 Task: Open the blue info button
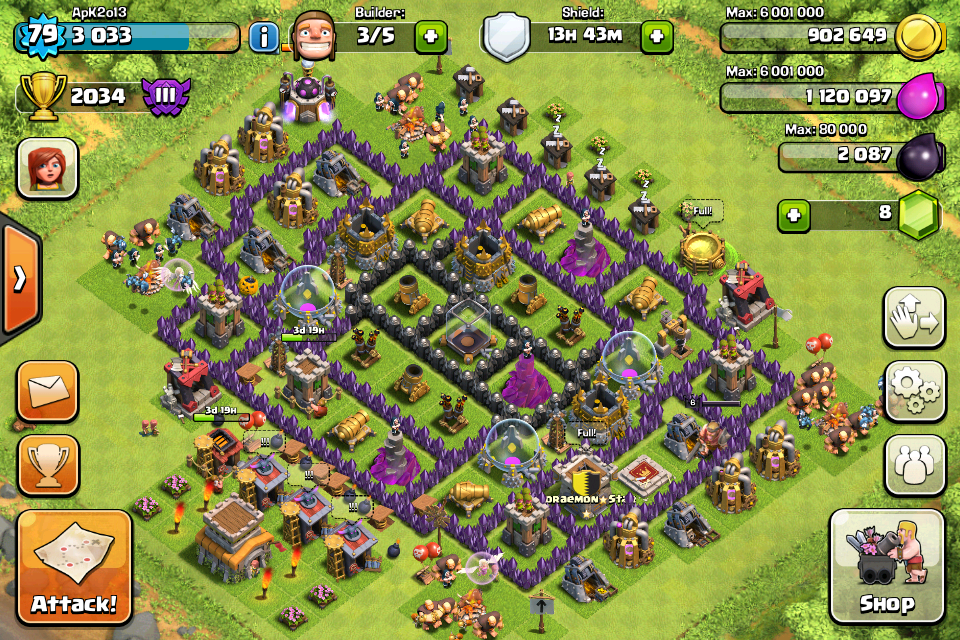coord(264,38)
